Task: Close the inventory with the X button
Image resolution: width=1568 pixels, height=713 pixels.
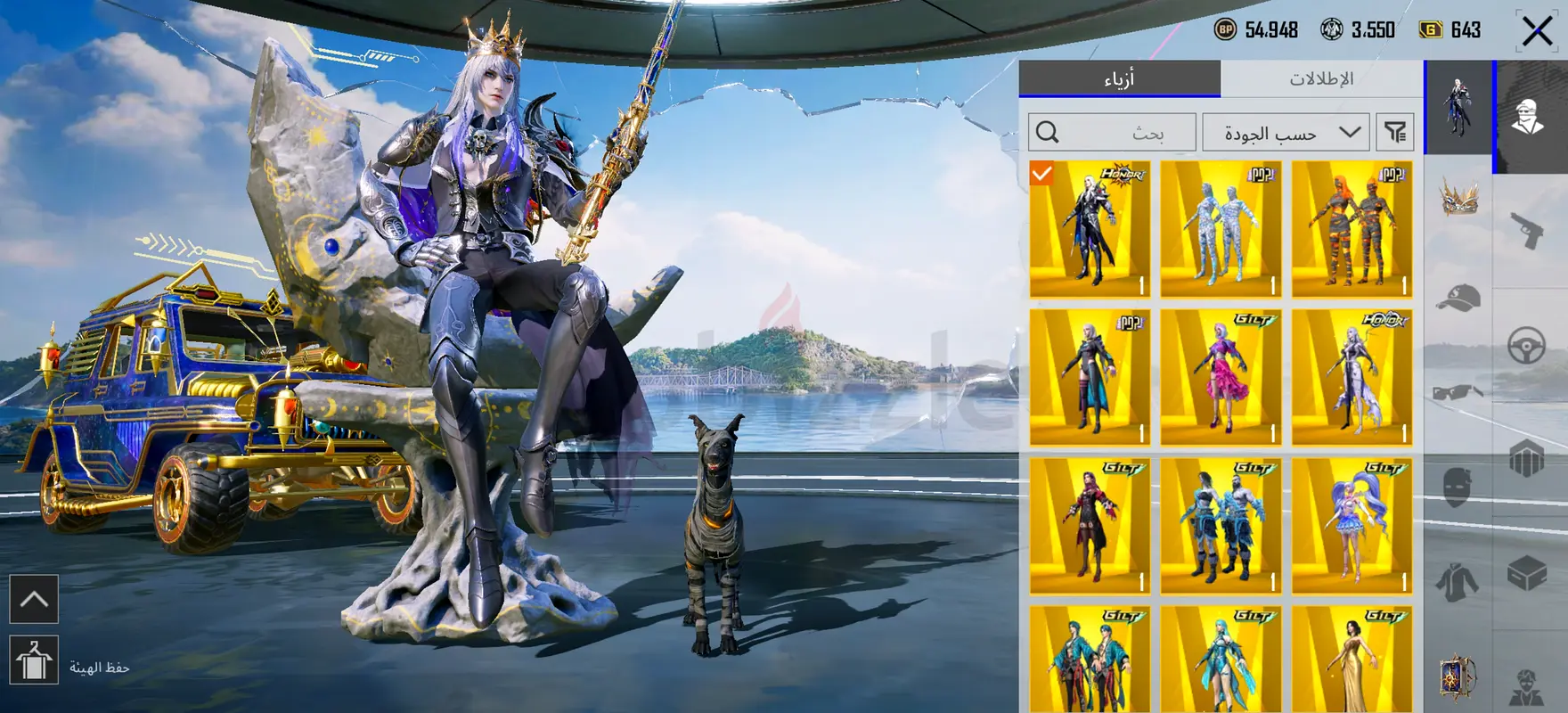Action: pyautogui.click(x=1536, y=31)
